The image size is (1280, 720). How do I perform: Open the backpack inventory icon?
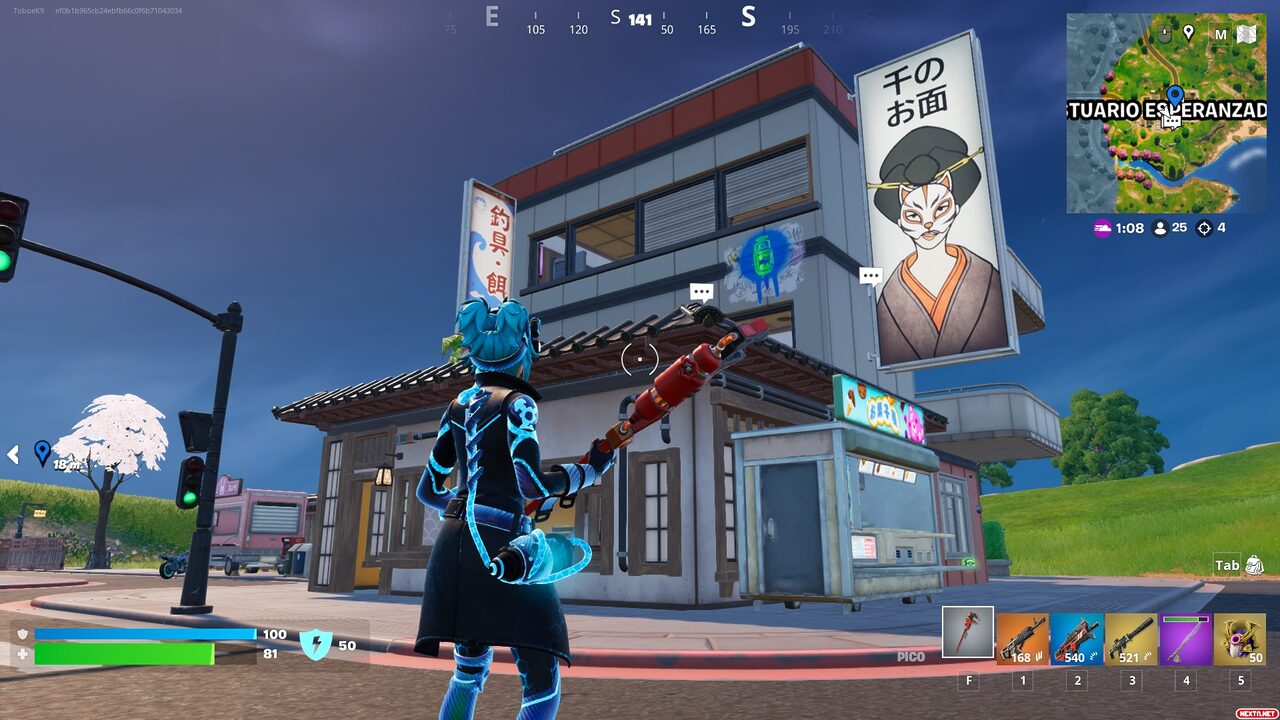pyautogui.click(x=1254, y=565)
